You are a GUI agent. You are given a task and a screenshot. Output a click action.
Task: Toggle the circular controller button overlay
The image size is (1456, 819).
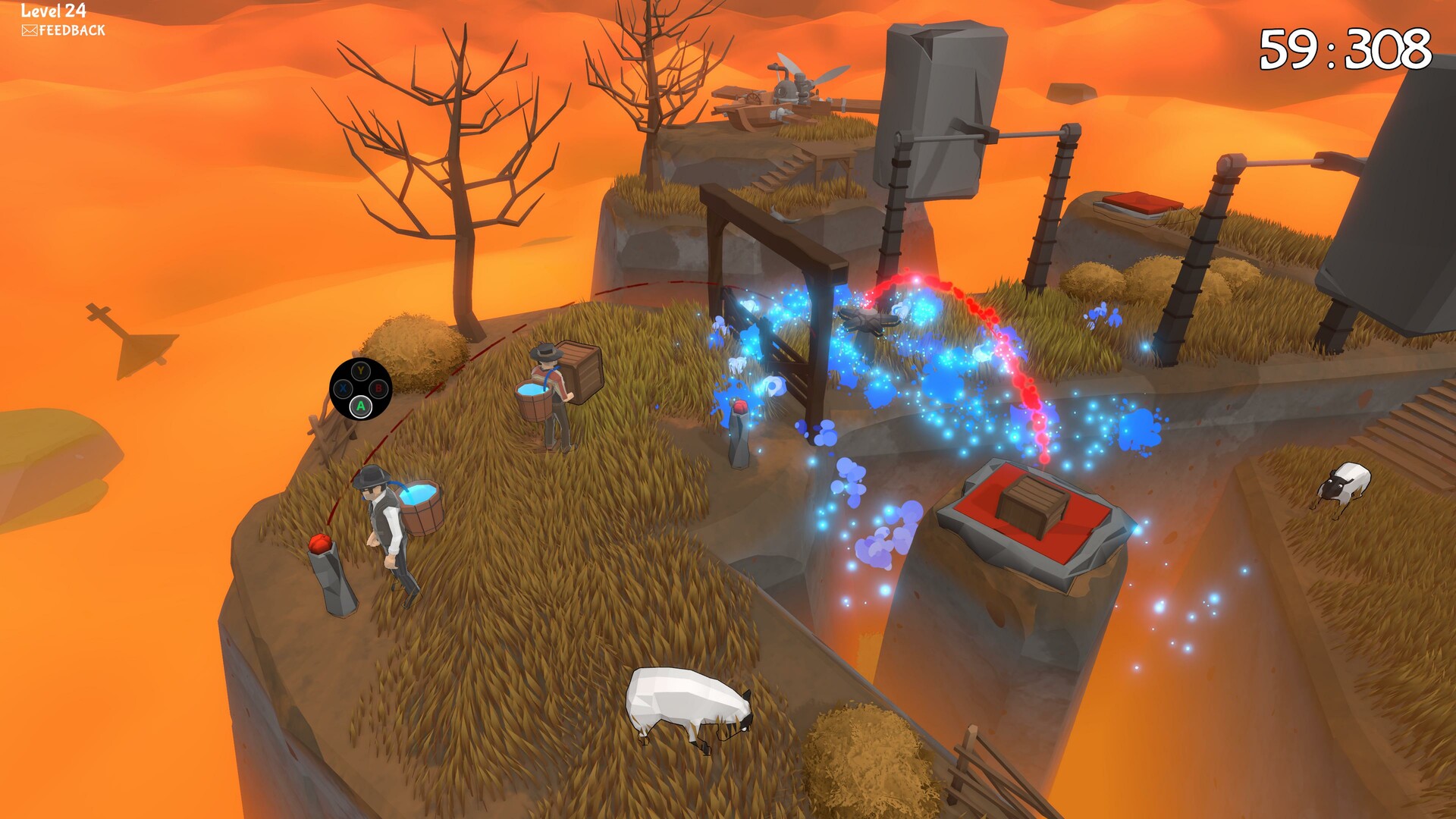pos(360,391)
